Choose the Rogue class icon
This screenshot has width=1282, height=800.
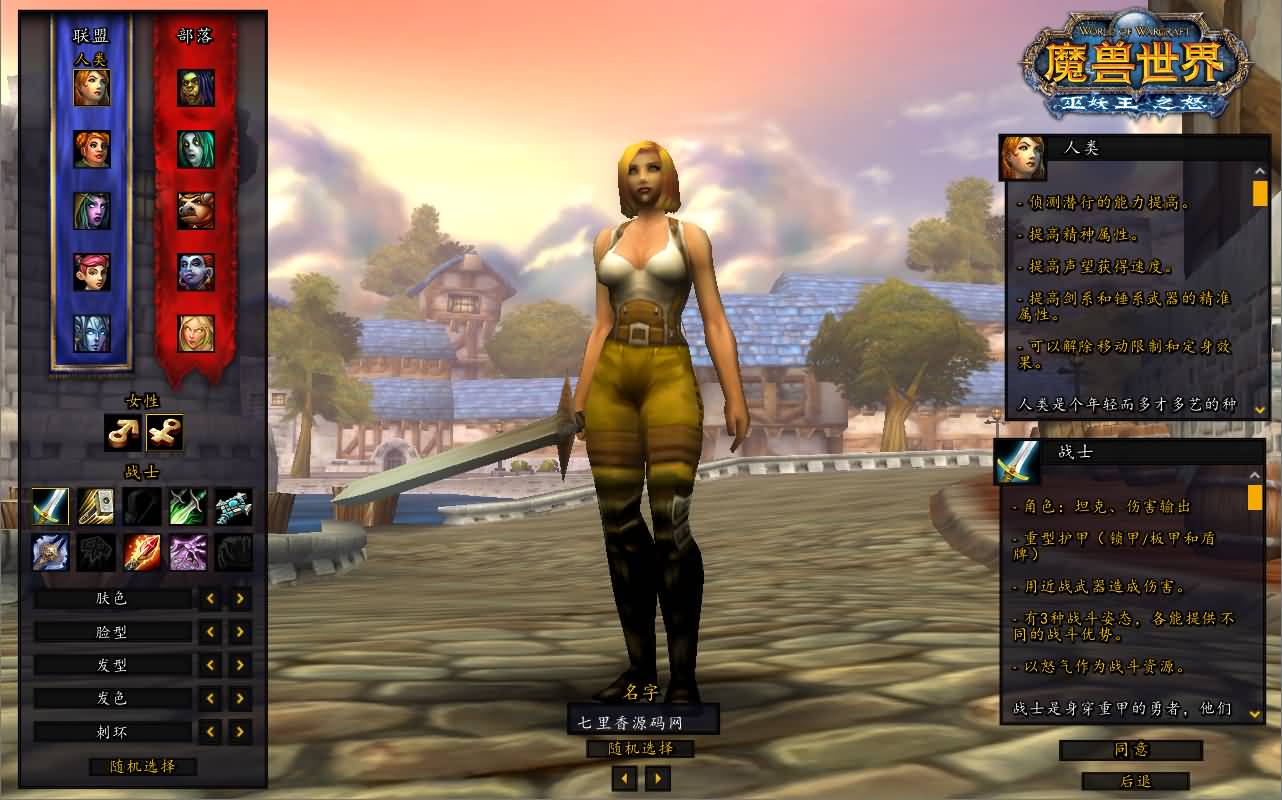coord(188,507)
